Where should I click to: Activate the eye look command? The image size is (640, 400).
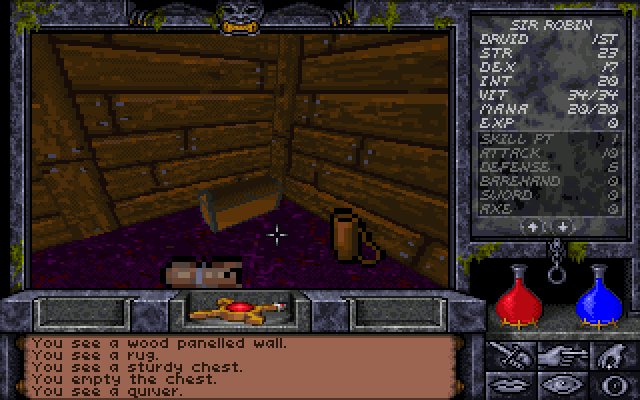[x=562, y=384]
